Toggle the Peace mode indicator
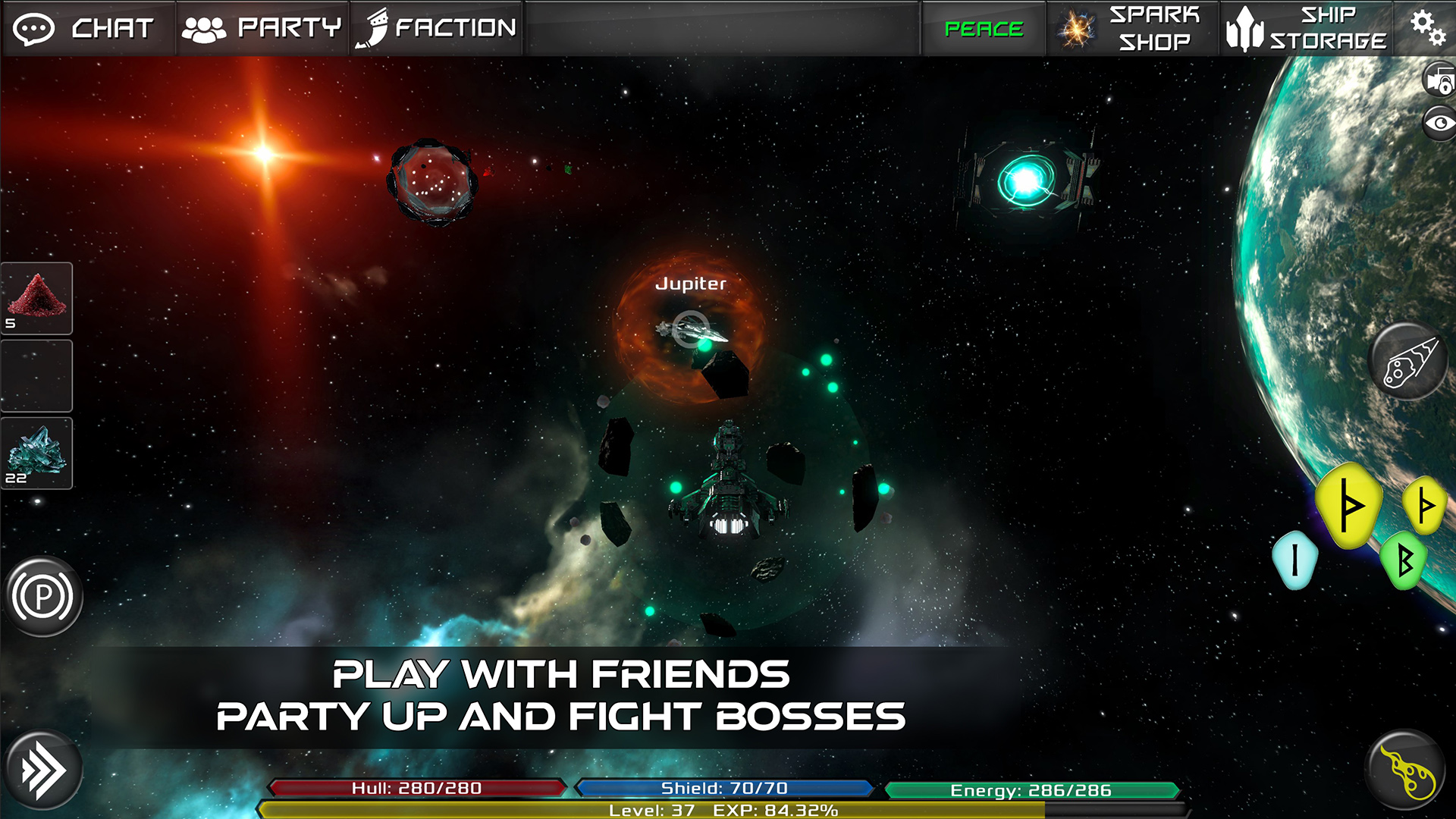Screen dimensions: 1456x819 983,29
